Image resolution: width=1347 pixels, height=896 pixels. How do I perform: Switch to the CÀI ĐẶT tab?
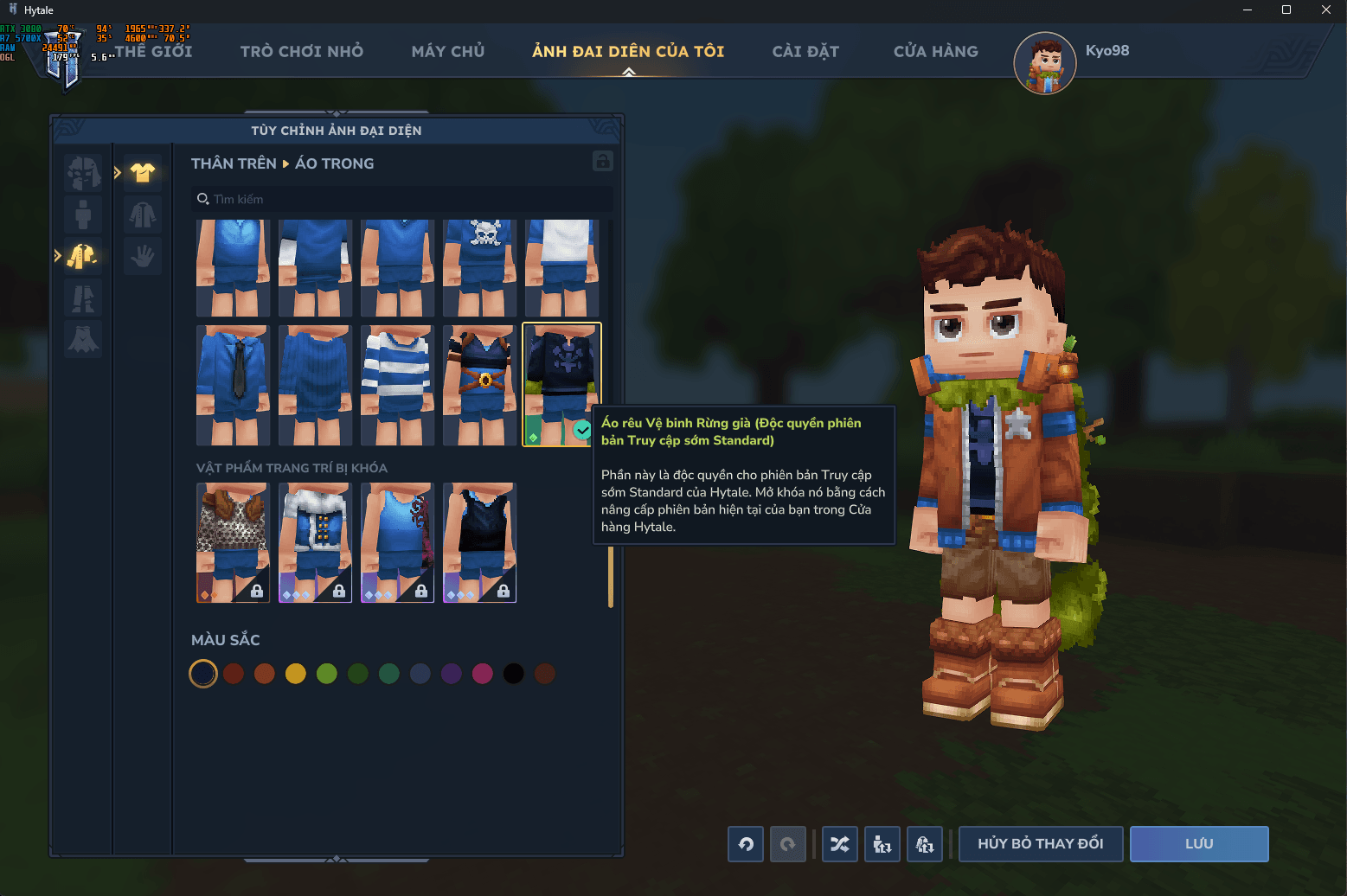click(805, 51)
